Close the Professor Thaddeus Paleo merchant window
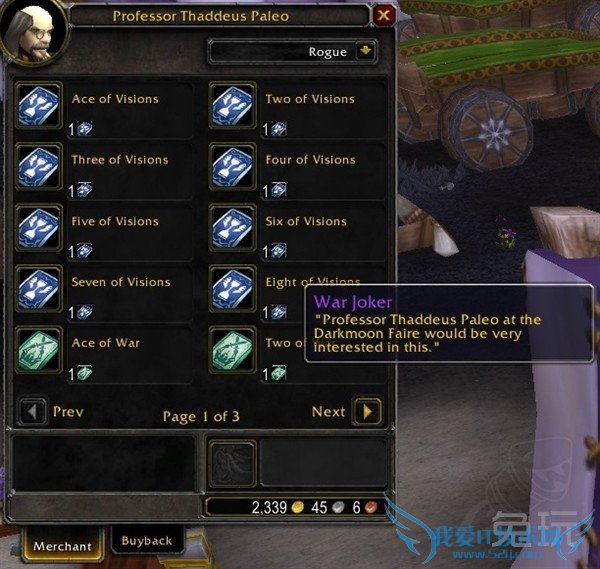 point(384,16)
